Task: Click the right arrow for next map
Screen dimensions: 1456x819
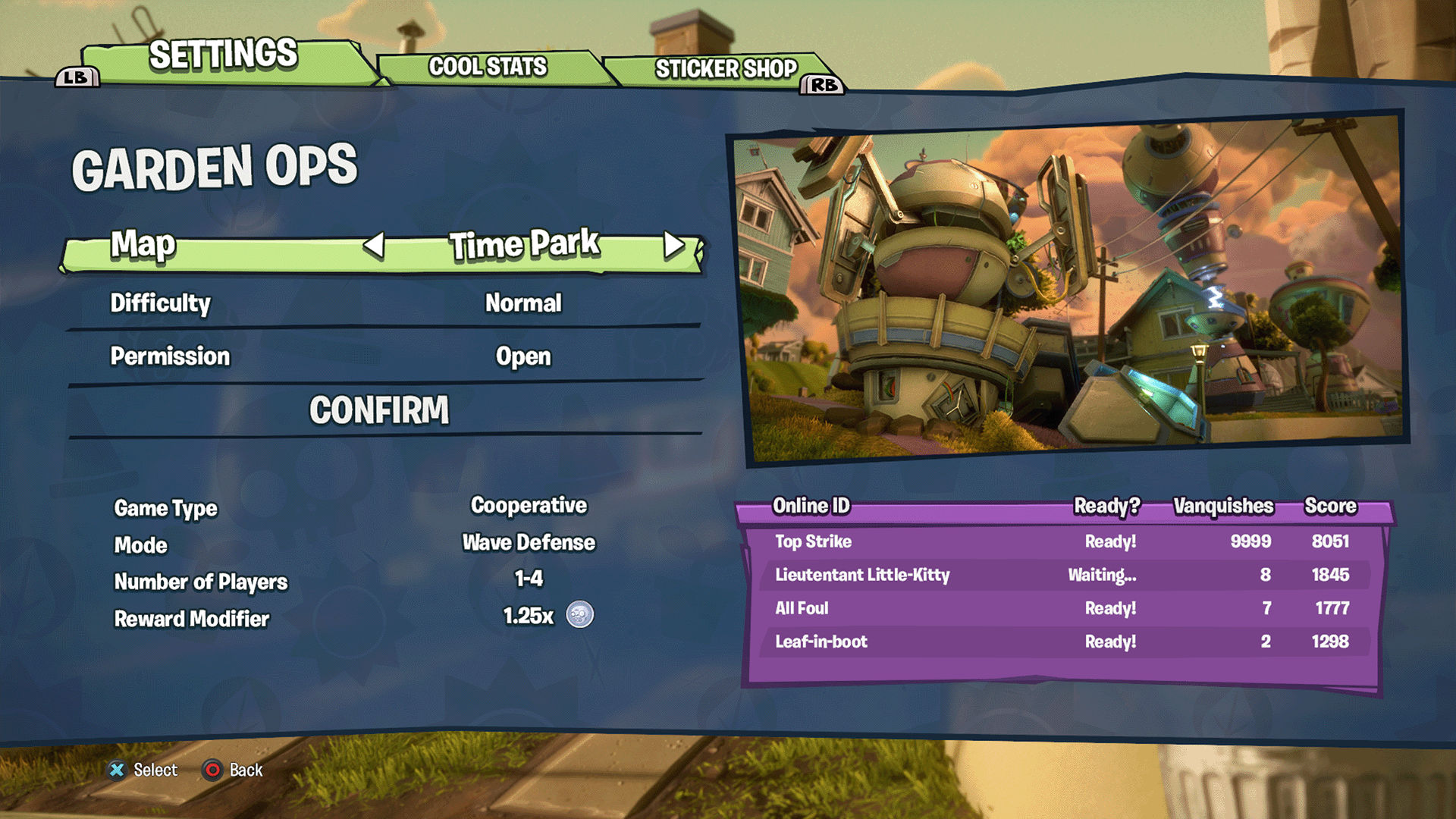Action: point(673,245)
